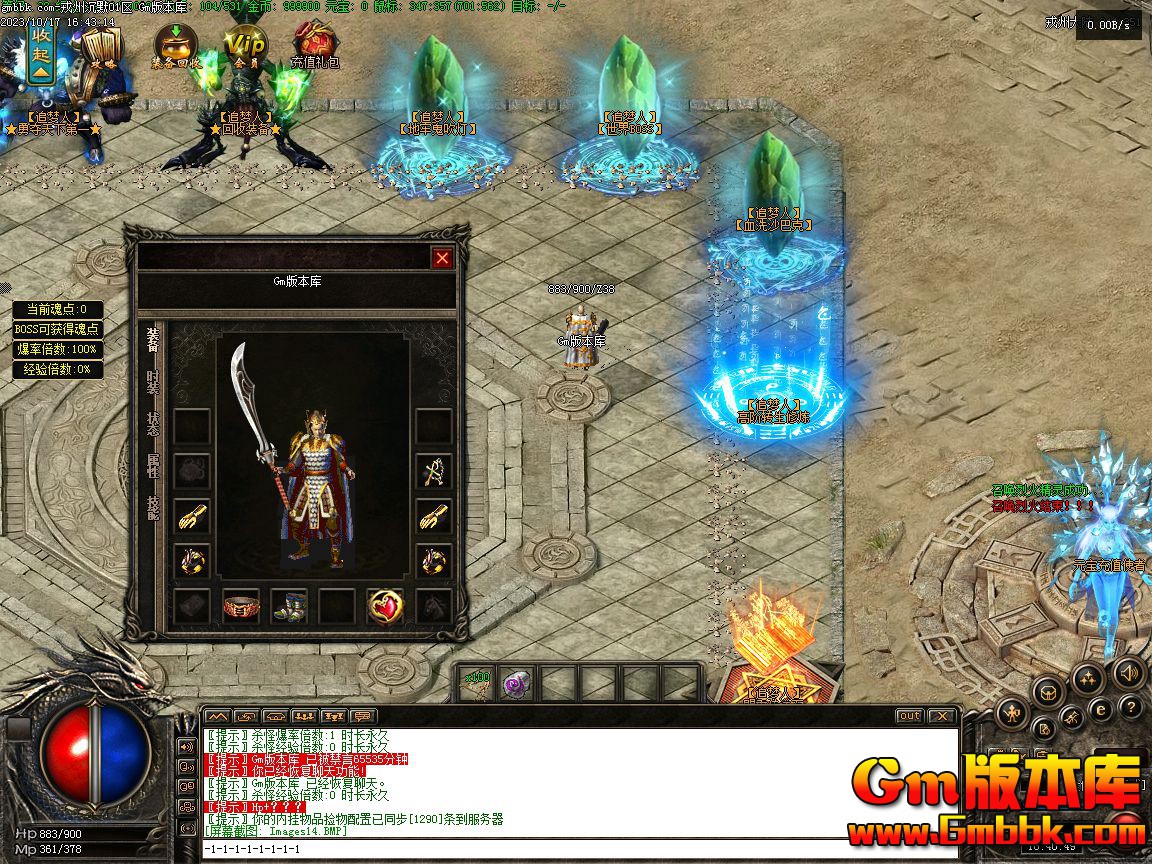1152x864 pixels.
Task: Close the character equipment window
Action: point(442,258)
